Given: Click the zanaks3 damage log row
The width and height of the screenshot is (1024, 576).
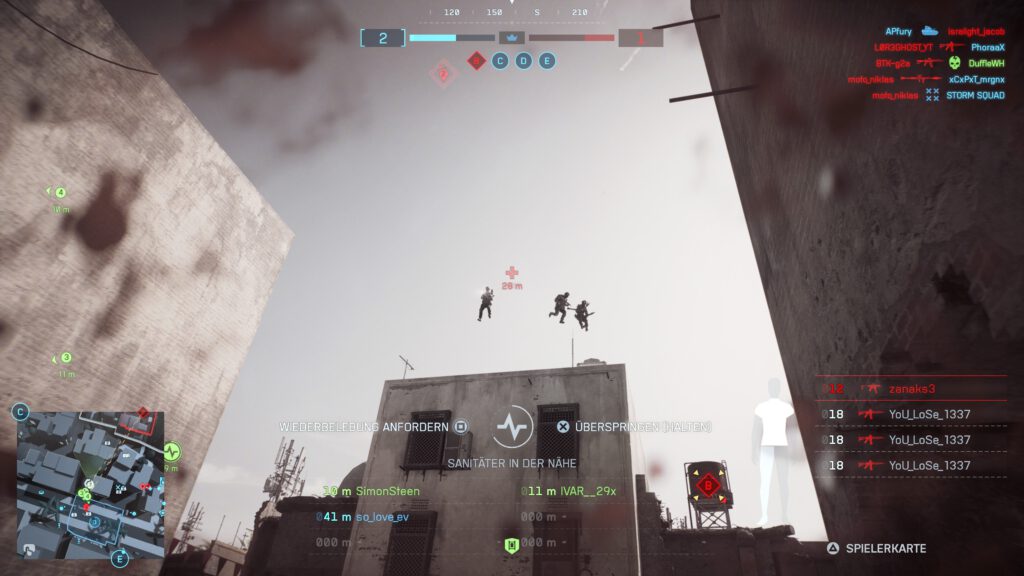Looking at the screenshot, I should [910, 388].
